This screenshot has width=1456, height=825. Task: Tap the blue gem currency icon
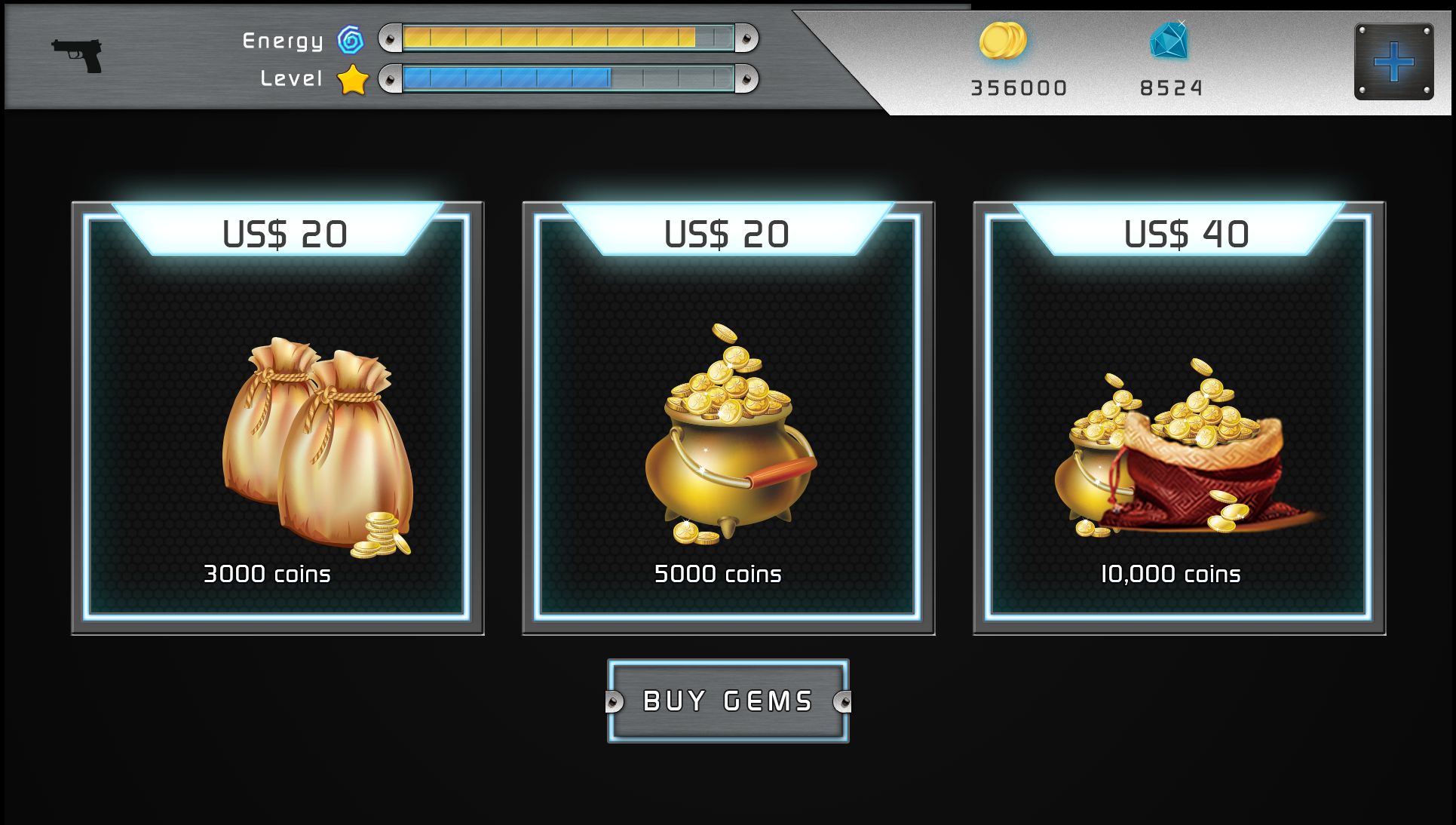[x=1169, y=41]
